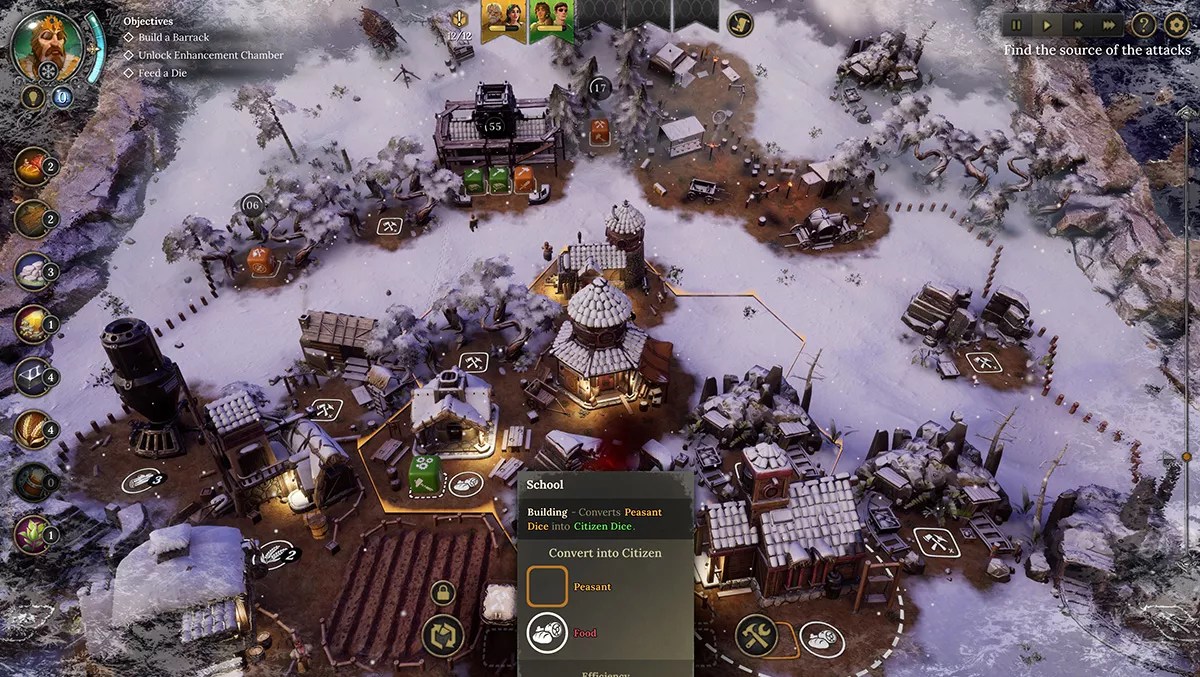Activate the circular reroll arrows button

click(441, 635)
